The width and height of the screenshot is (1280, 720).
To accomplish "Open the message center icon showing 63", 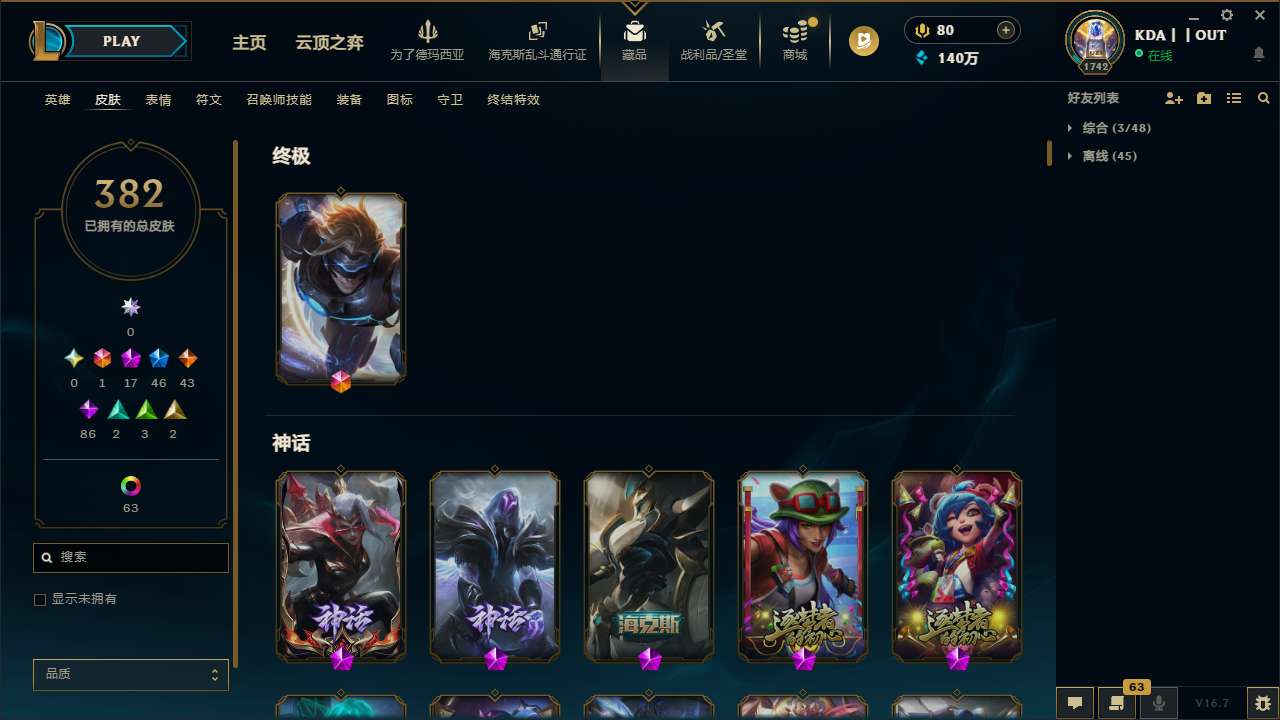I will point(1117,702).
